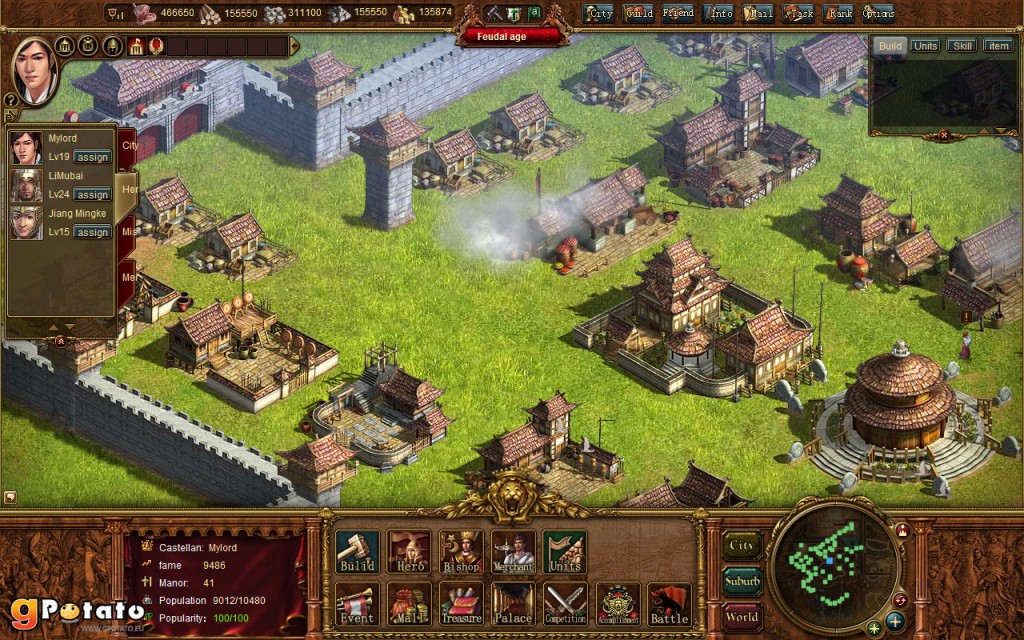
Task: Open the Build hammer menu
Action: pos(357,552)
